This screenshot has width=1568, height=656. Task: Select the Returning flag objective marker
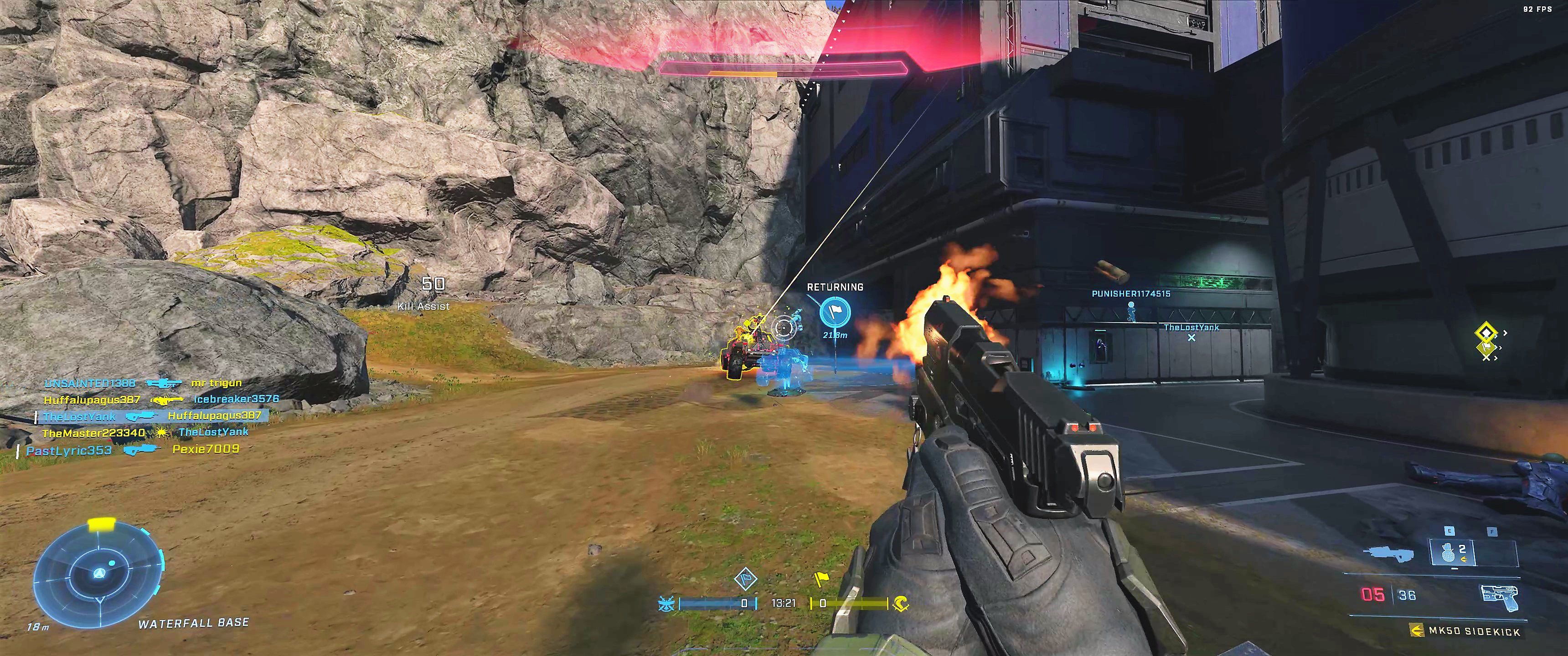pos(835,312)
